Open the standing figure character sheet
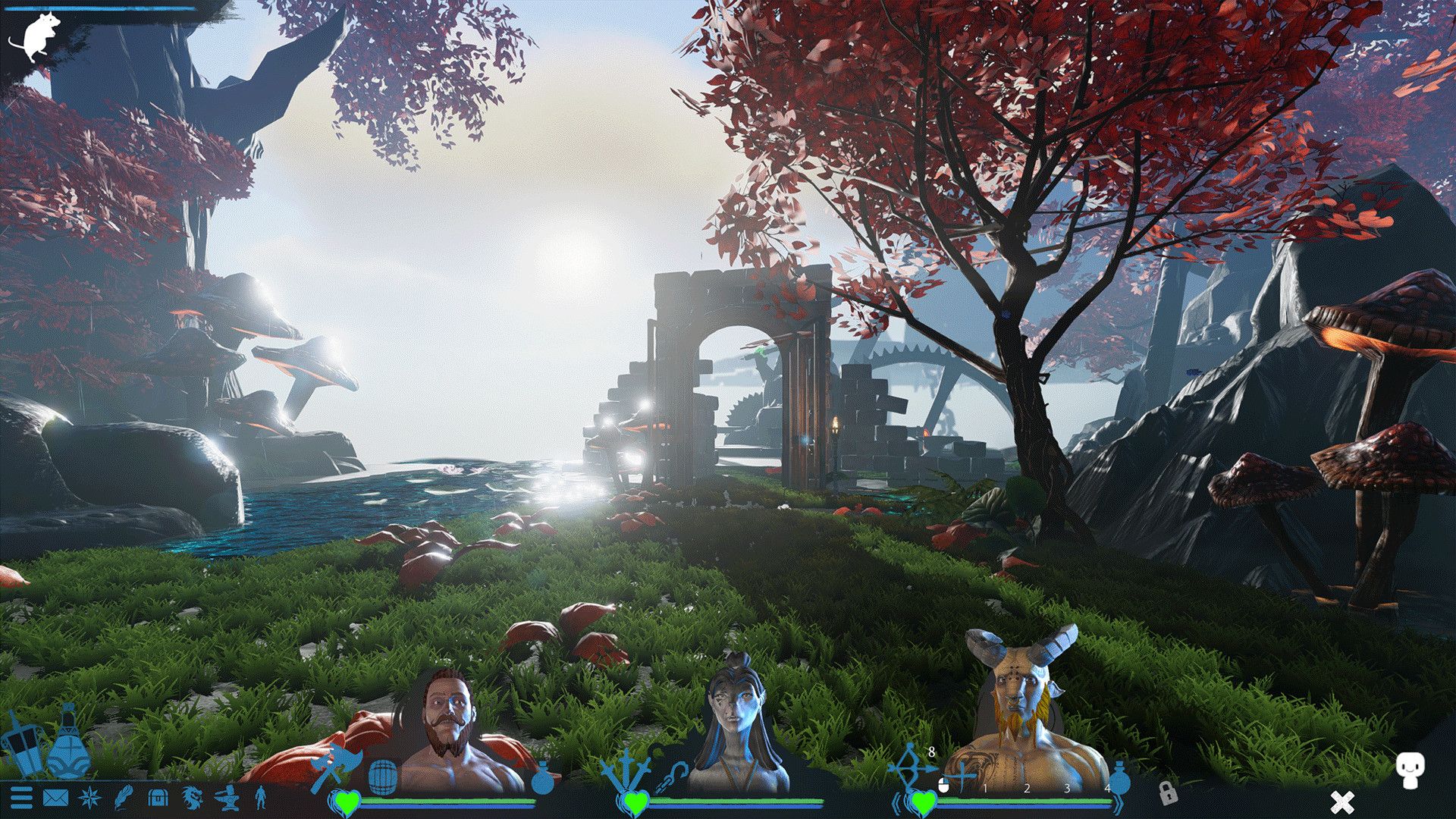The width and height of the screenshot is (1456, 819). 260,798
